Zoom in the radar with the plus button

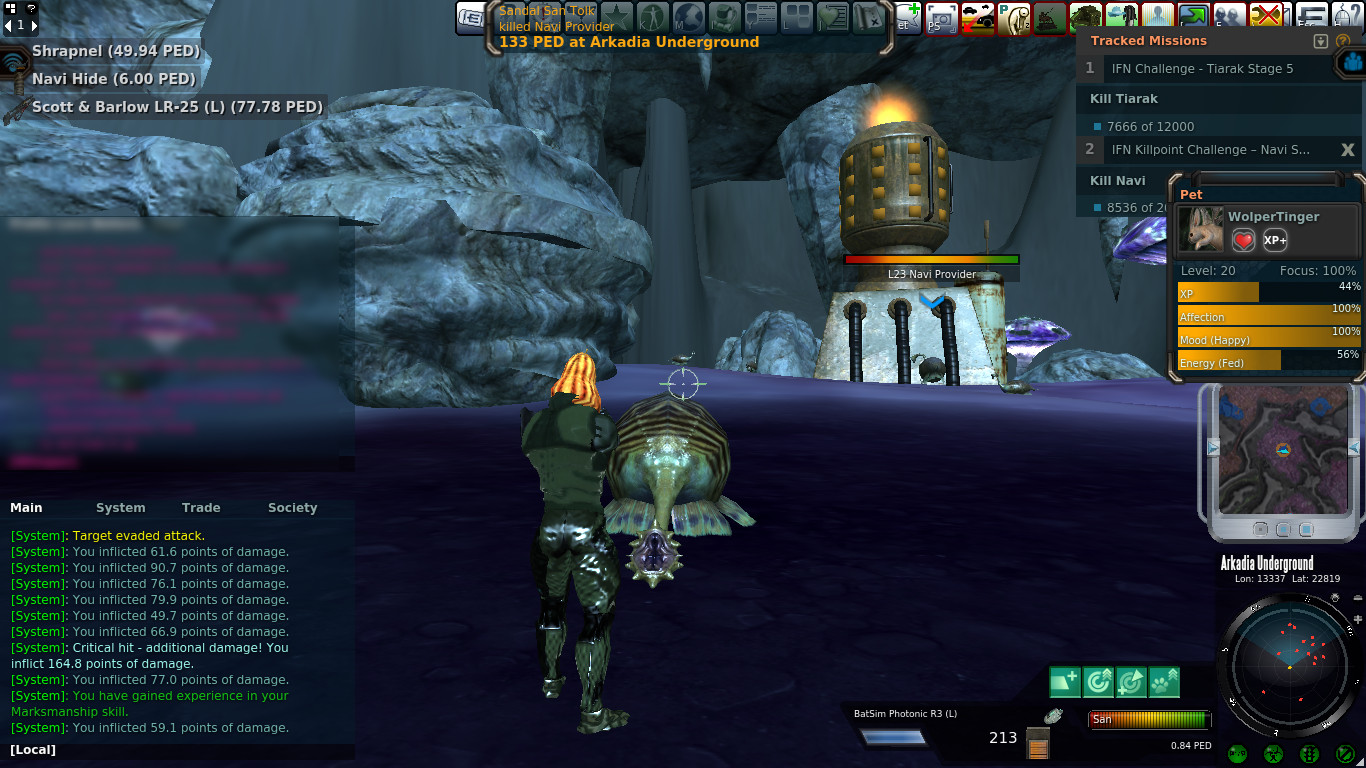coord(1358,619)
